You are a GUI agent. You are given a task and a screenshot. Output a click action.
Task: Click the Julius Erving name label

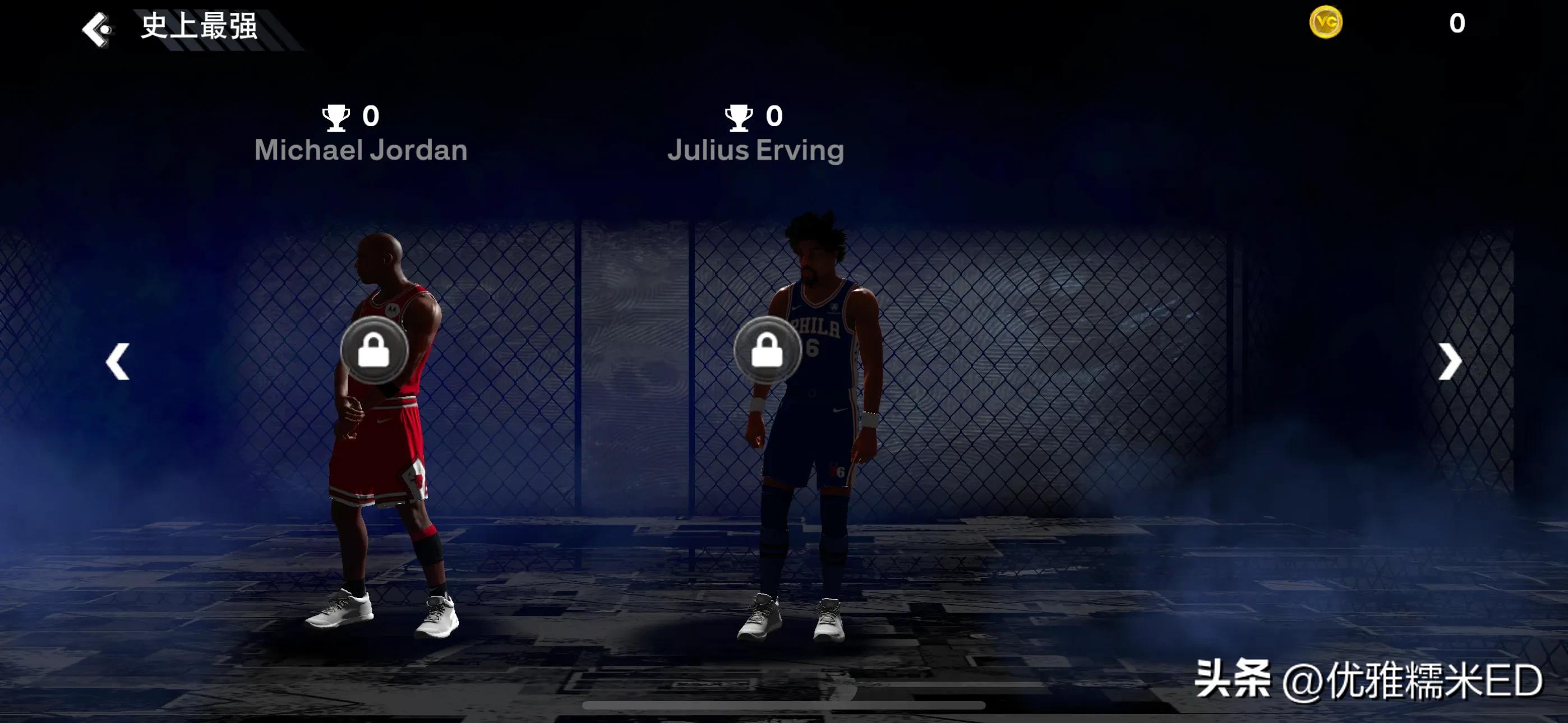pyautogui.click(x=756, y=150)
